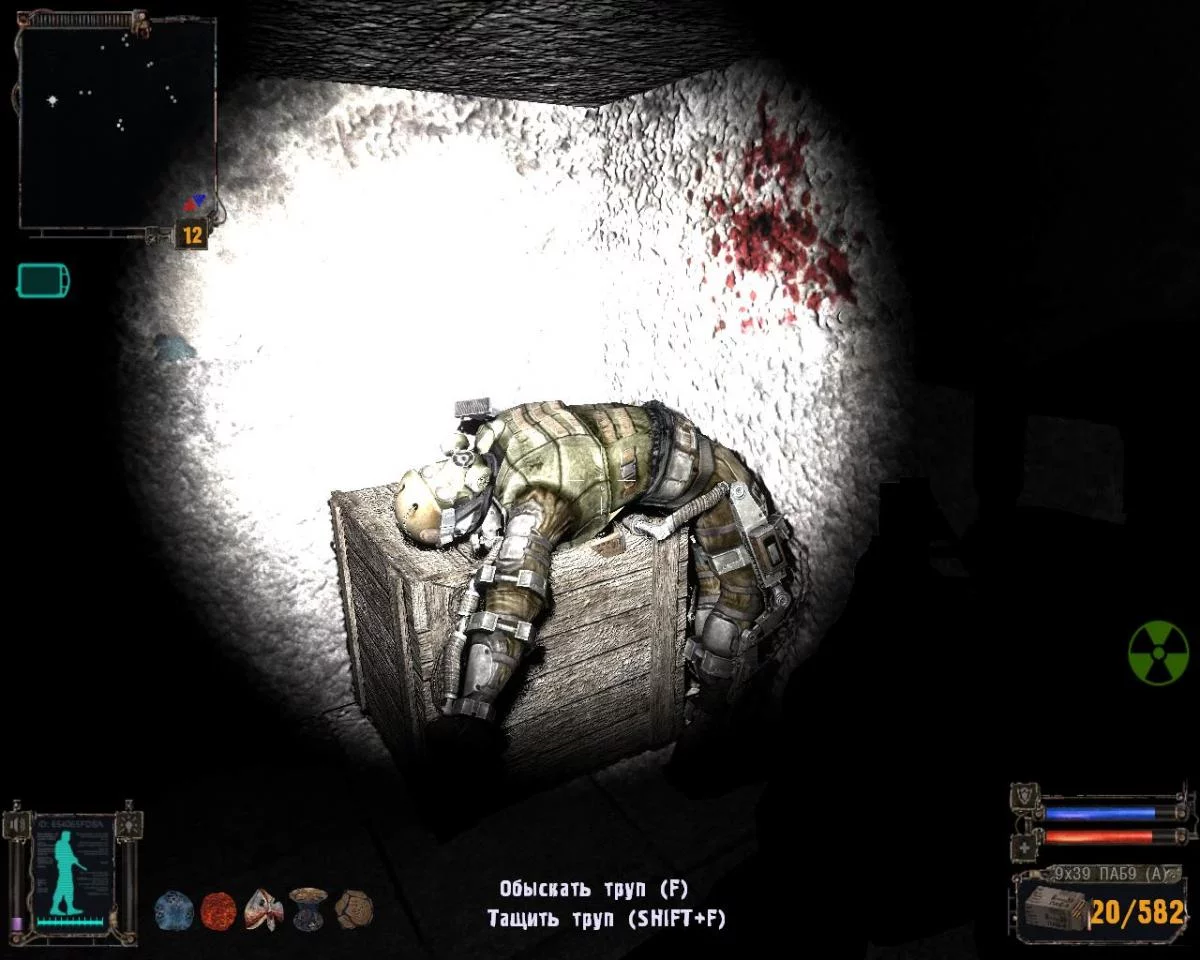Click the green radiation warning icon
This screenshot has width=1200, height=960.
click(1158, 653)
